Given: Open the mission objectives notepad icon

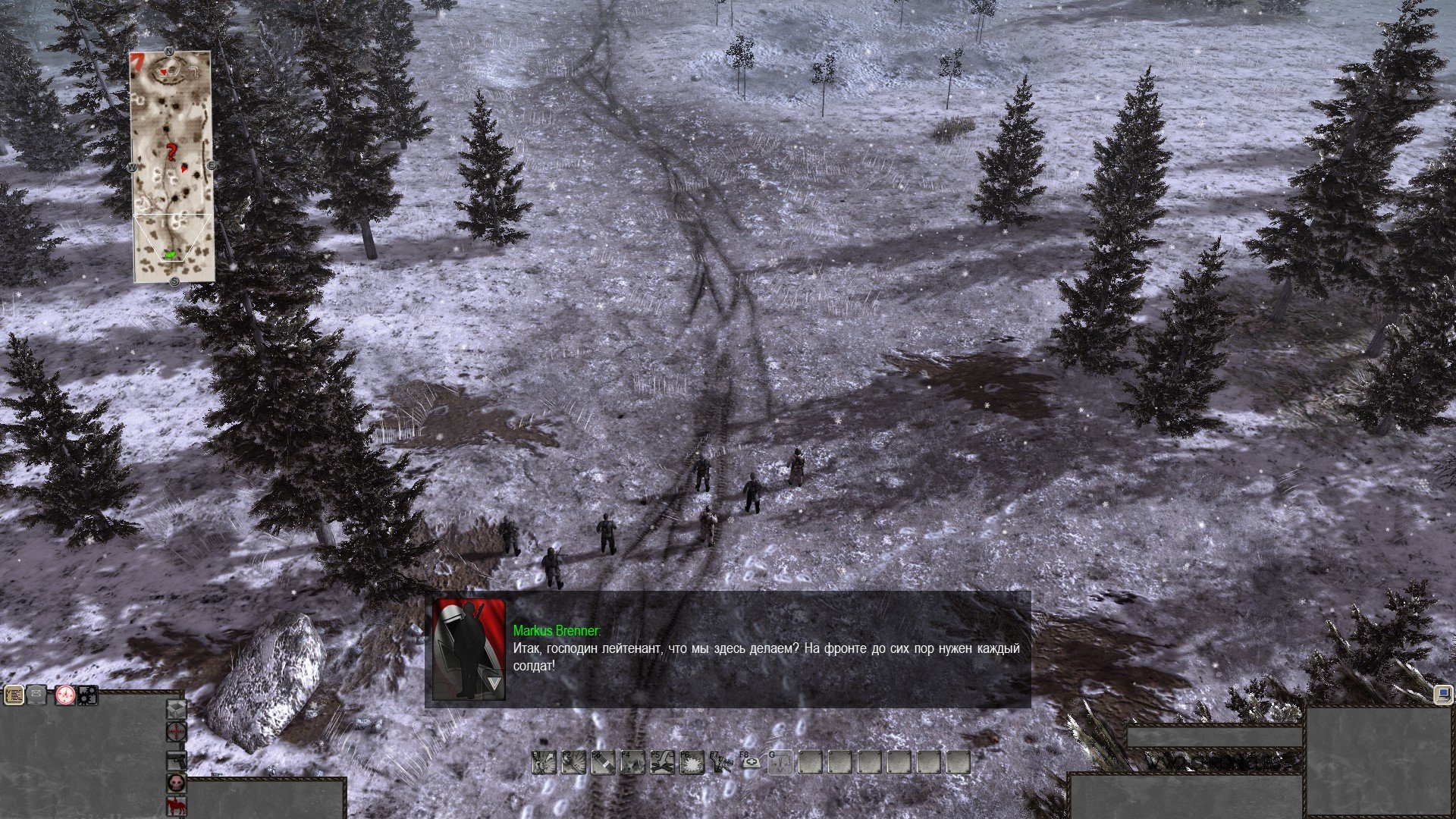Looking at the screenshot, I should pyautogui.click(x=13, y=695).
